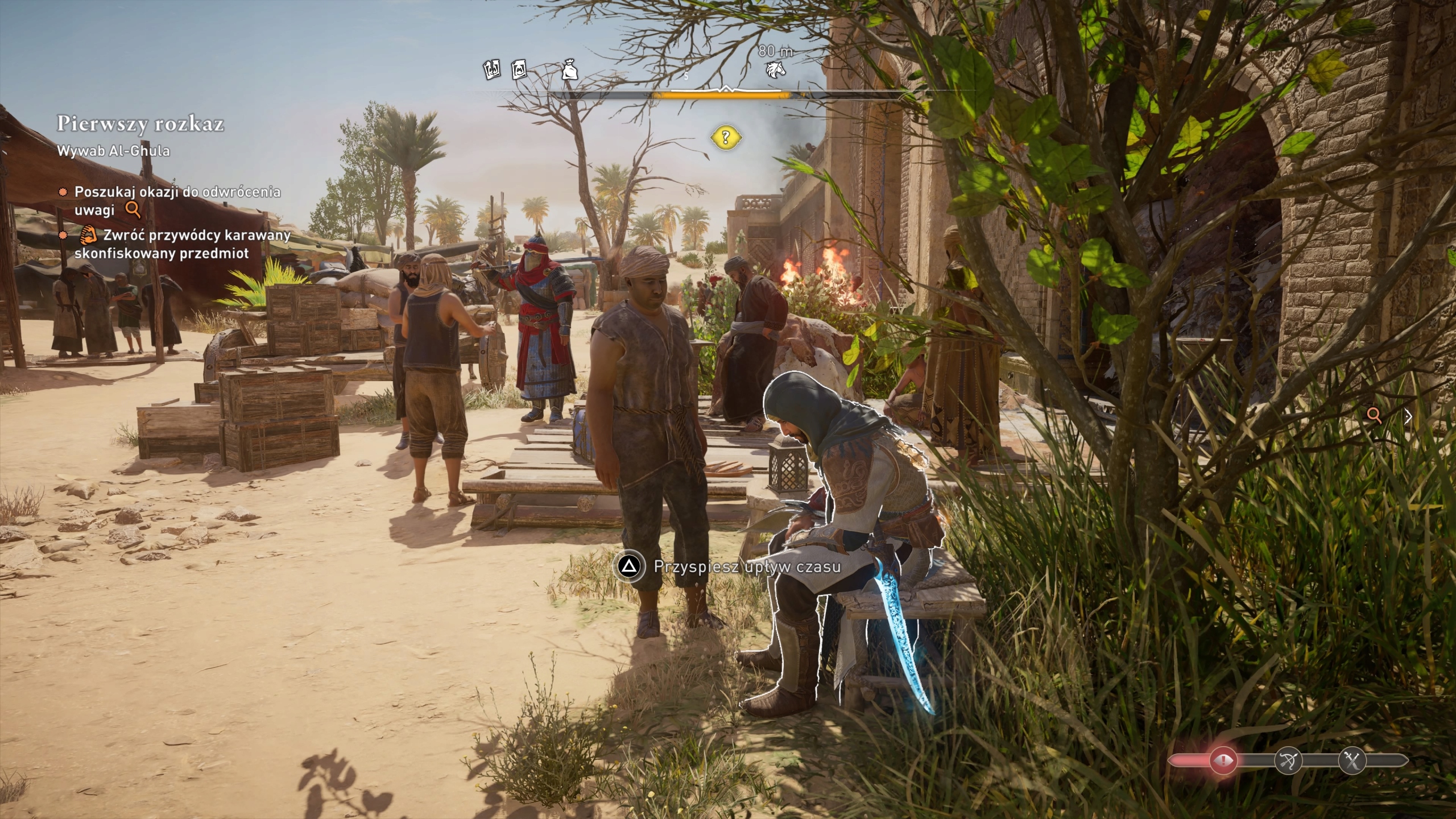Select the Zwróć przywódcy karawany objective

point(182,244)
